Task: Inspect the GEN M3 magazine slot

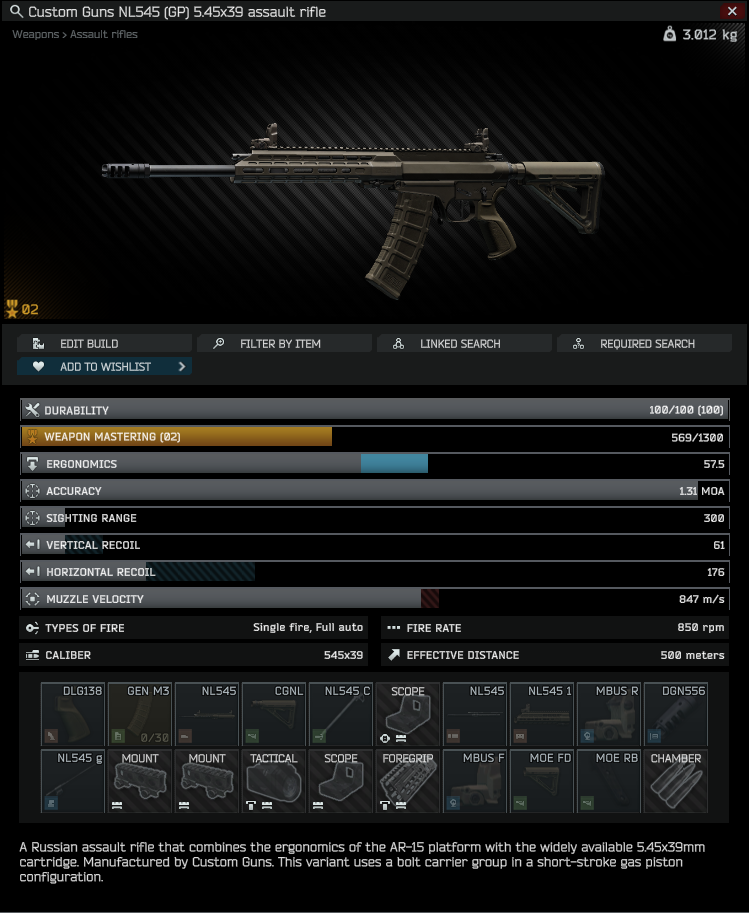Action: (x=140, y=714)
